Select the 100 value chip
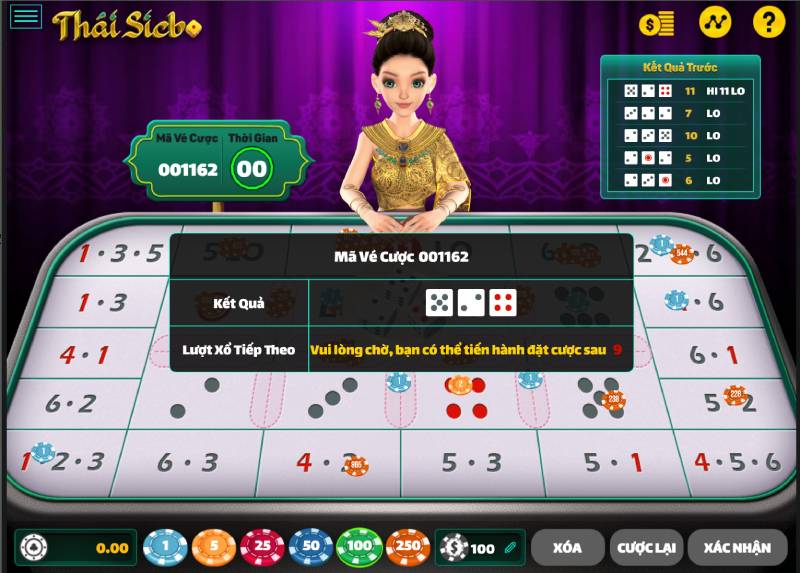Viewport: 800px width, 573px height. pyautogui.click(x=359, y=547)
